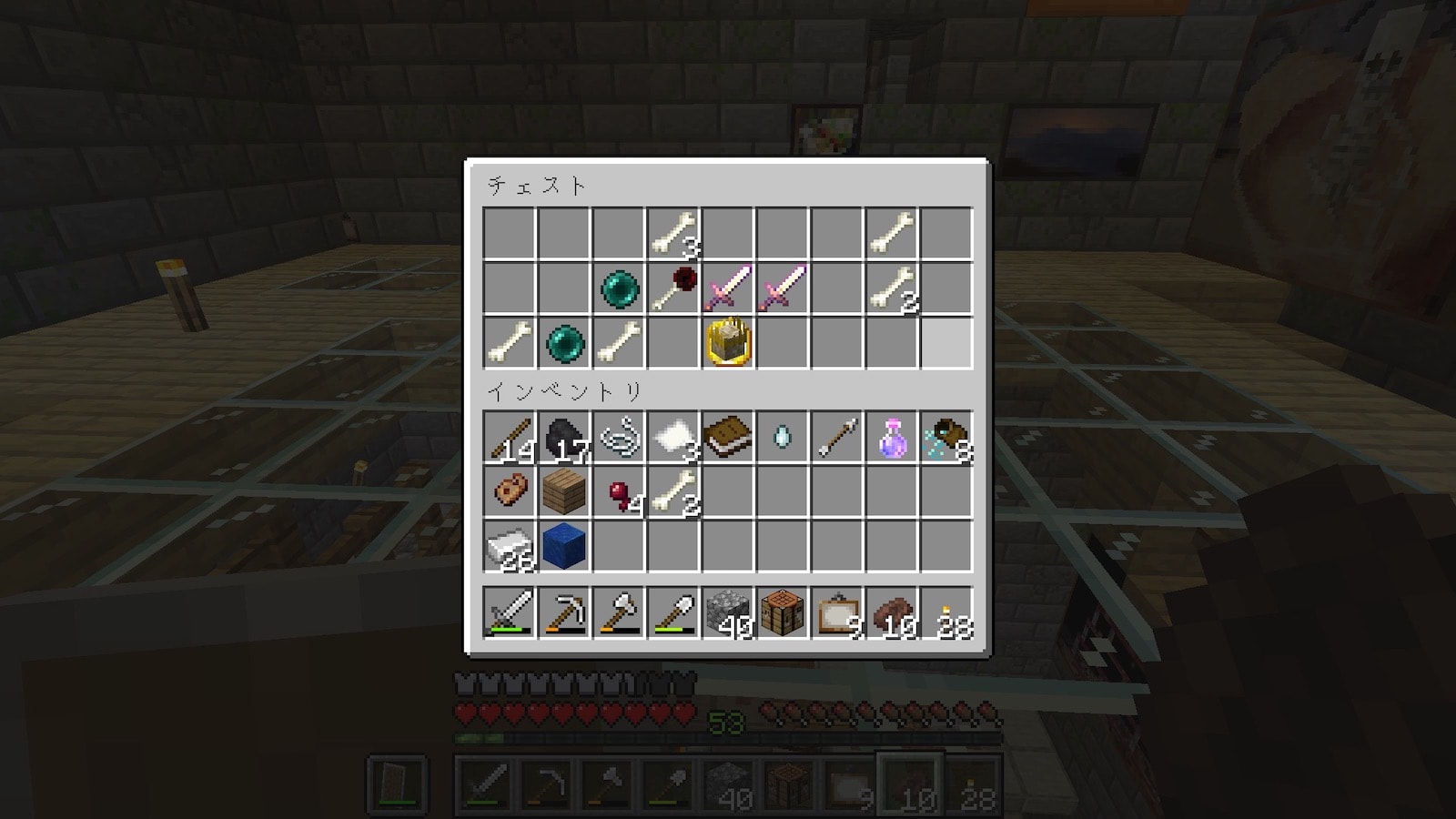1456x819 pixels.
Task: Select the crafting table in the hotbar
Action: click(x=783, y=612)
